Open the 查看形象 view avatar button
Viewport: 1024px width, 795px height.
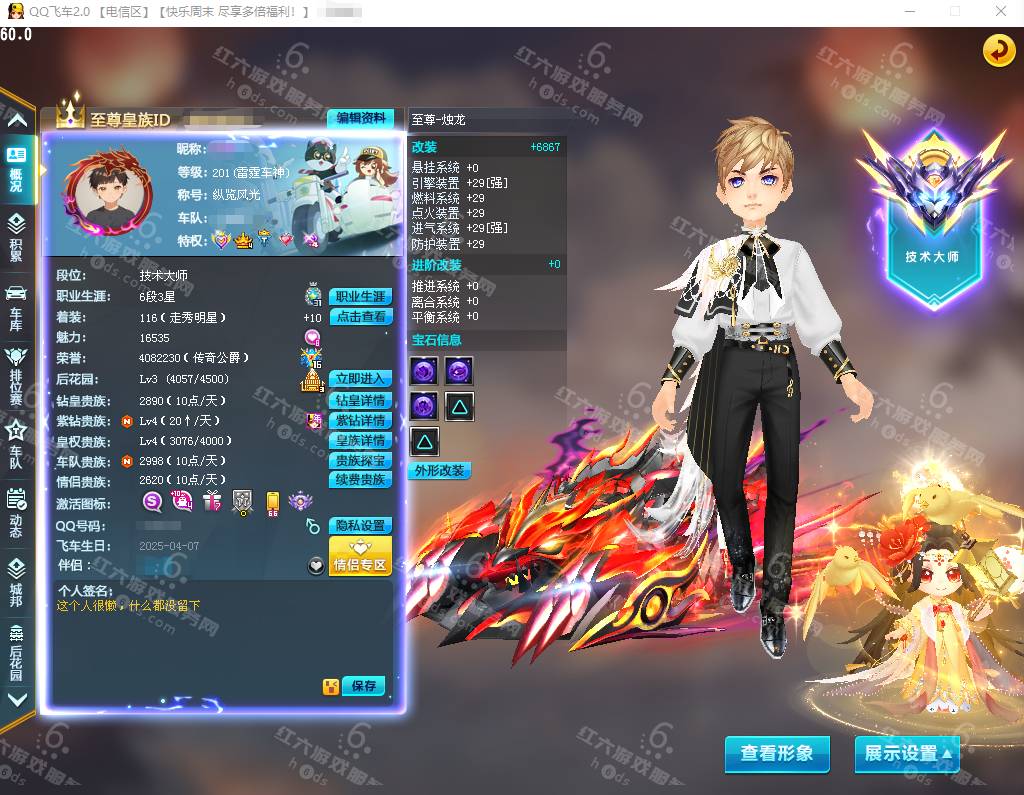pyautogui.click(x=777, y=754)
